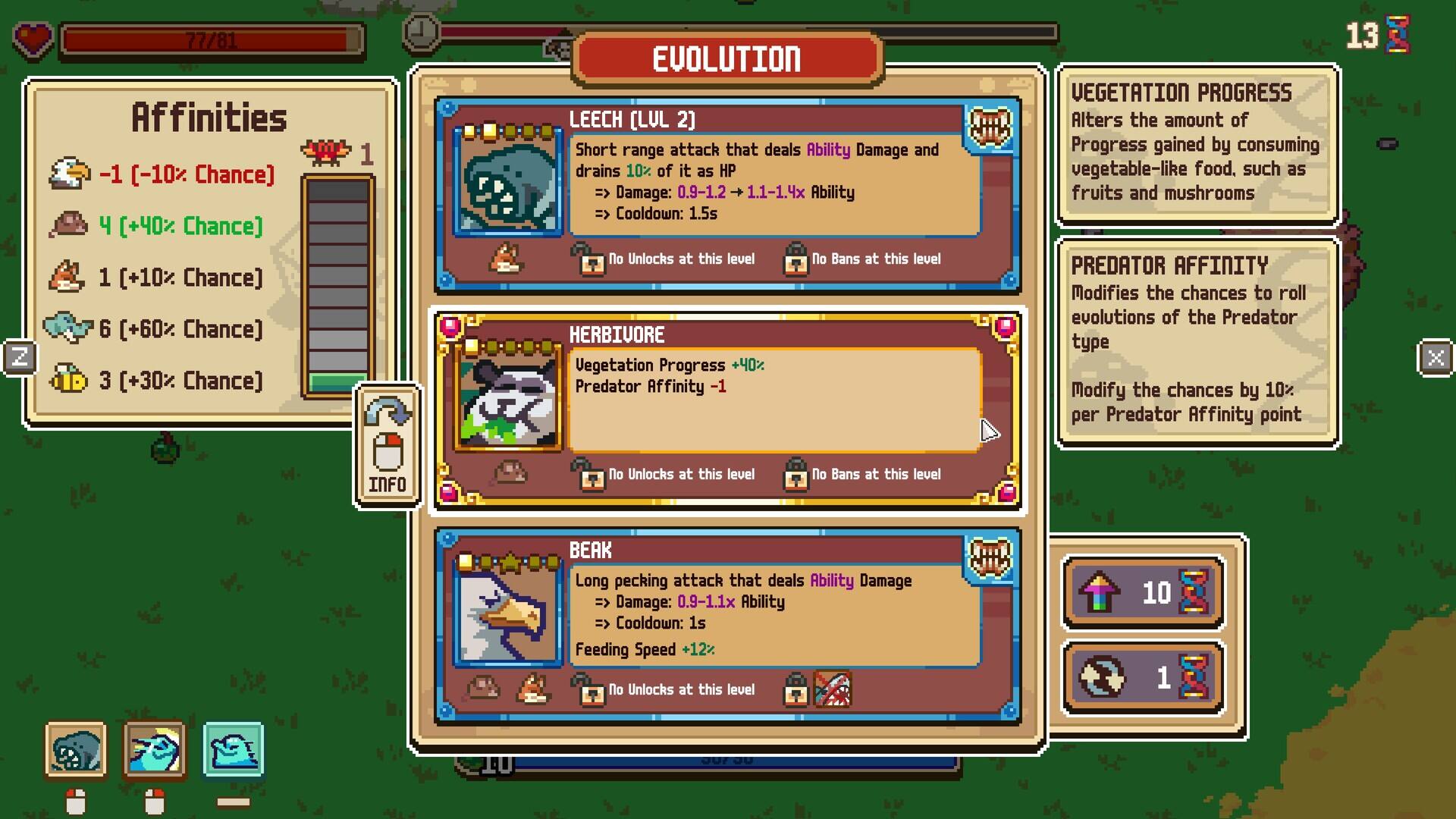Choose the Leech (LVL 2) evolution card
This screenshot has width=1456, height=819.
click(726, 194)
